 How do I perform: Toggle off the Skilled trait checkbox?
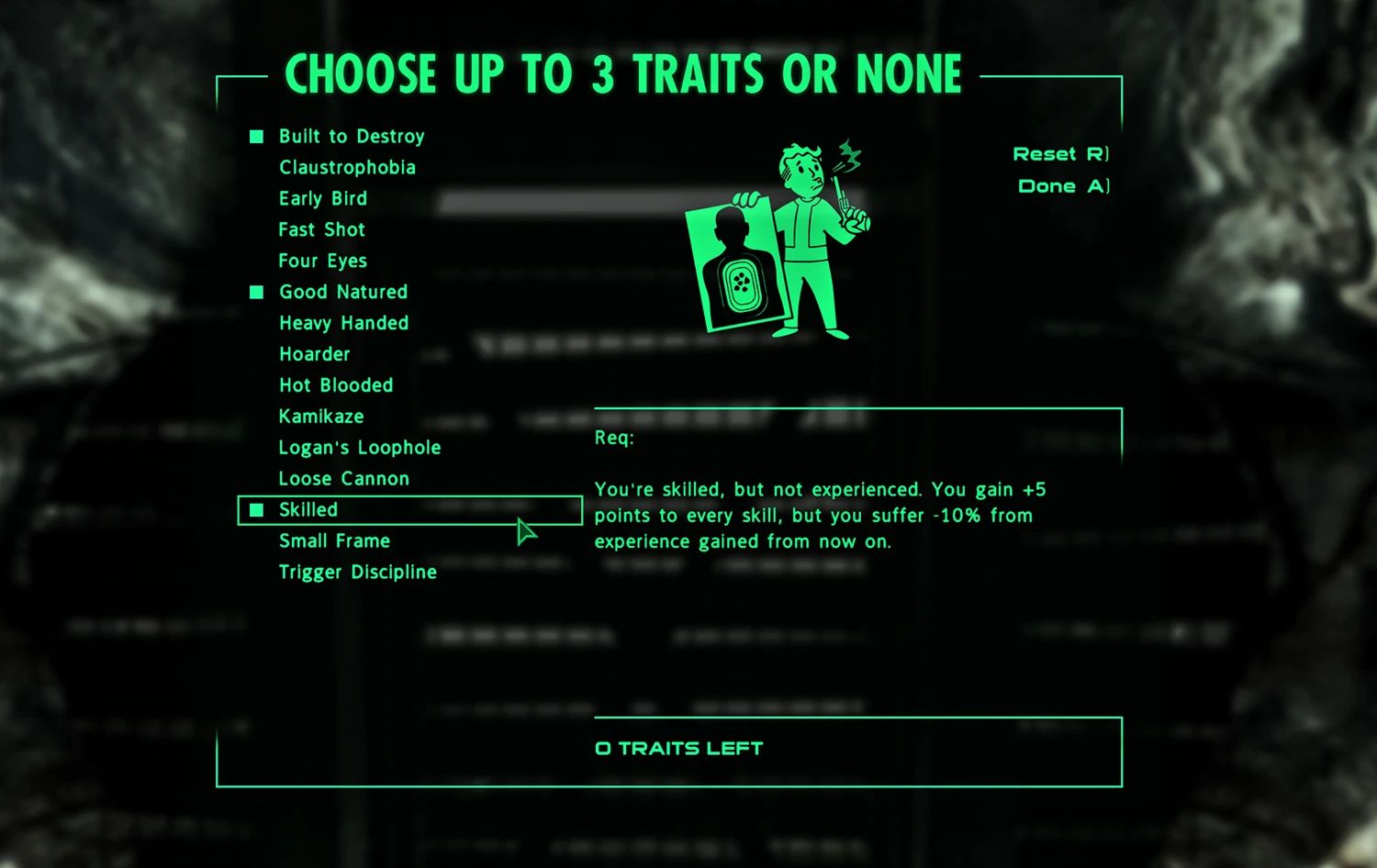coord(258,509)
